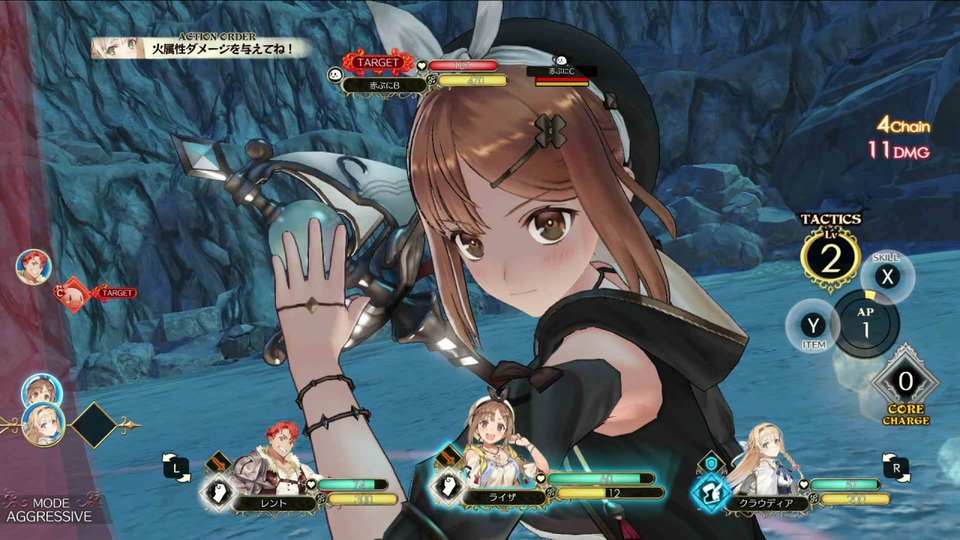Viewport: 960px width, 540px height.
Task: Switch target to the 赤ぷにC nameplate
Action: pos(560,72)
